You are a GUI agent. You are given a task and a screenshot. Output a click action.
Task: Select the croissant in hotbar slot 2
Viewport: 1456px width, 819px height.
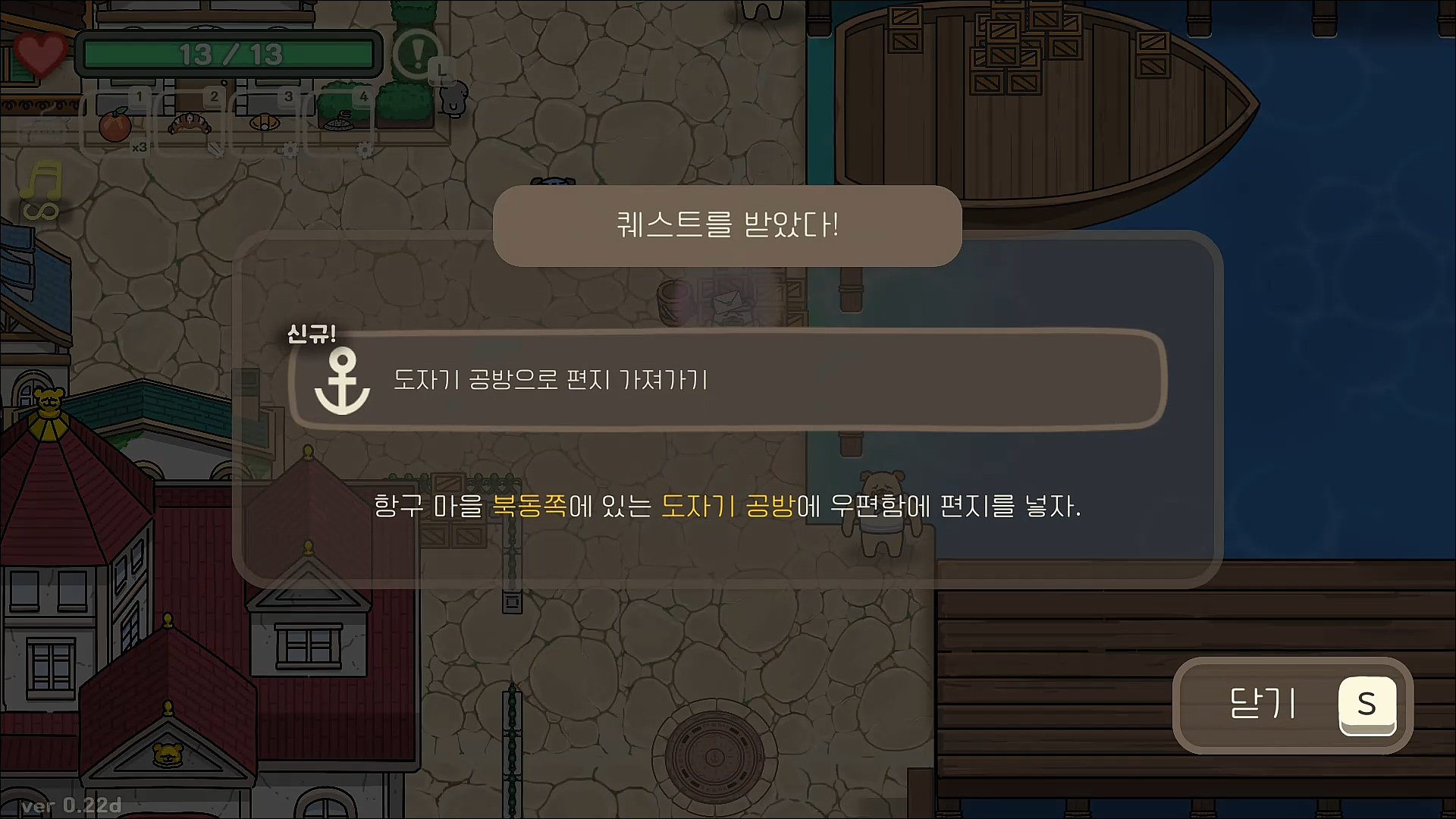pyautogui.click(x=190, y=125)
